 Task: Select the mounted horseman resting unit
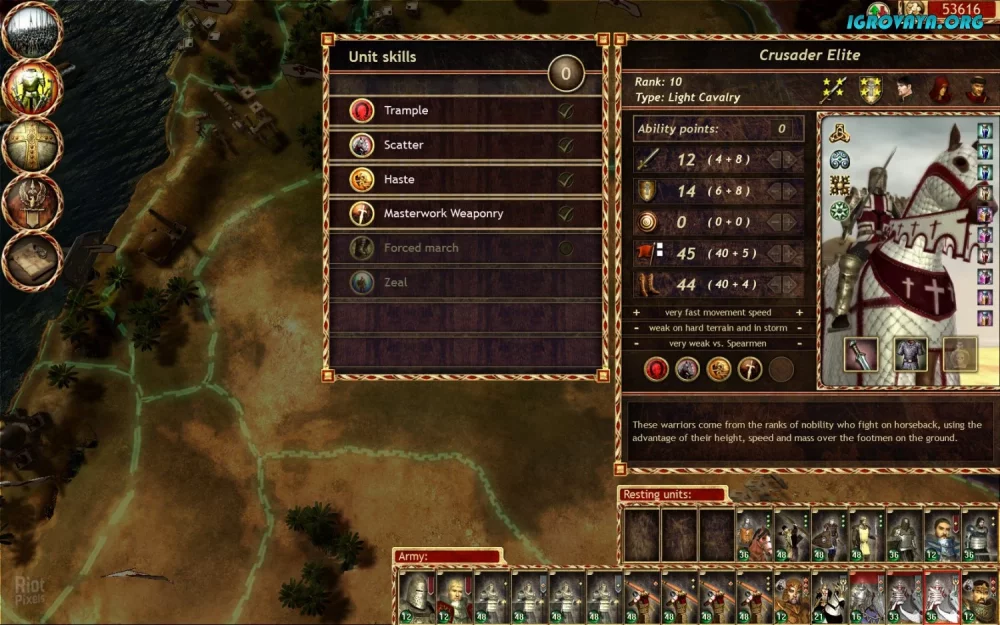(x=753, y=537)
